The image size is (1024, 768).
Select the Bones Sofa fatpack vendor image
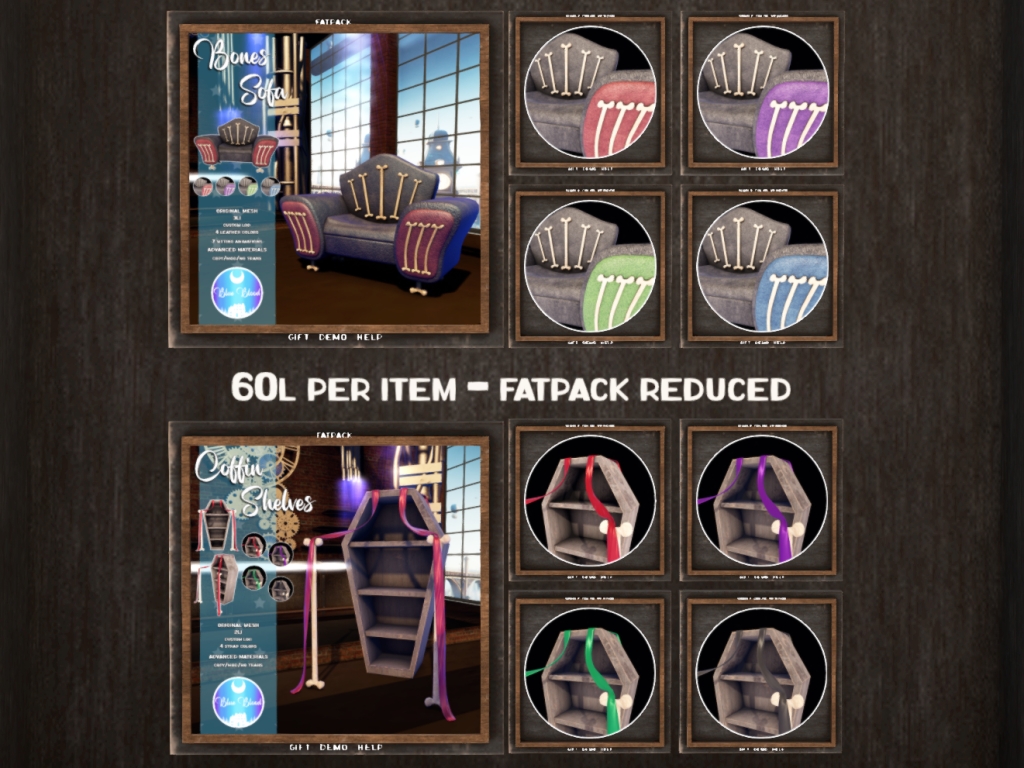tap(334, 178)
